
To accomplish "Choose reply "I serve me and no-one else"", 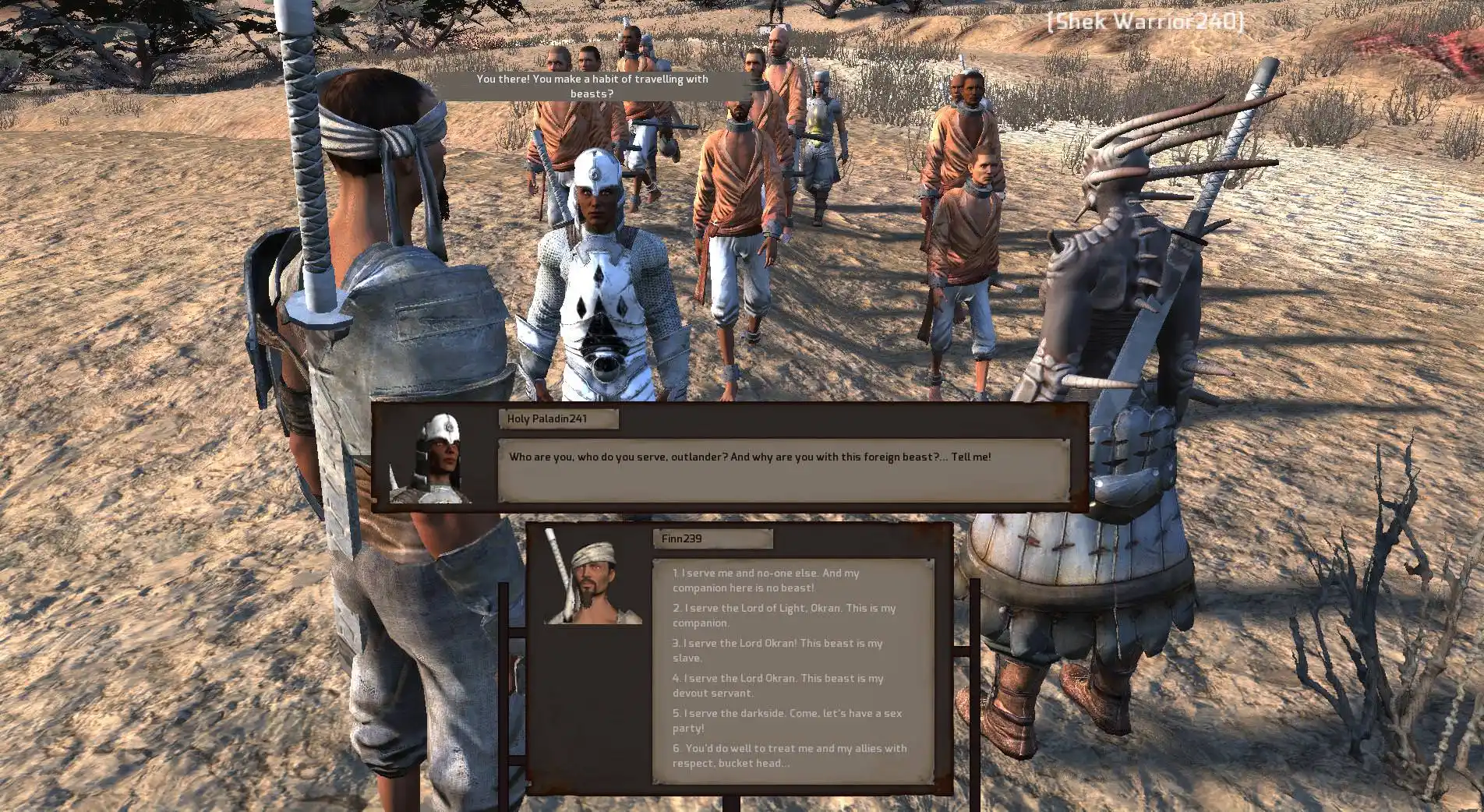I will [765, 581].
